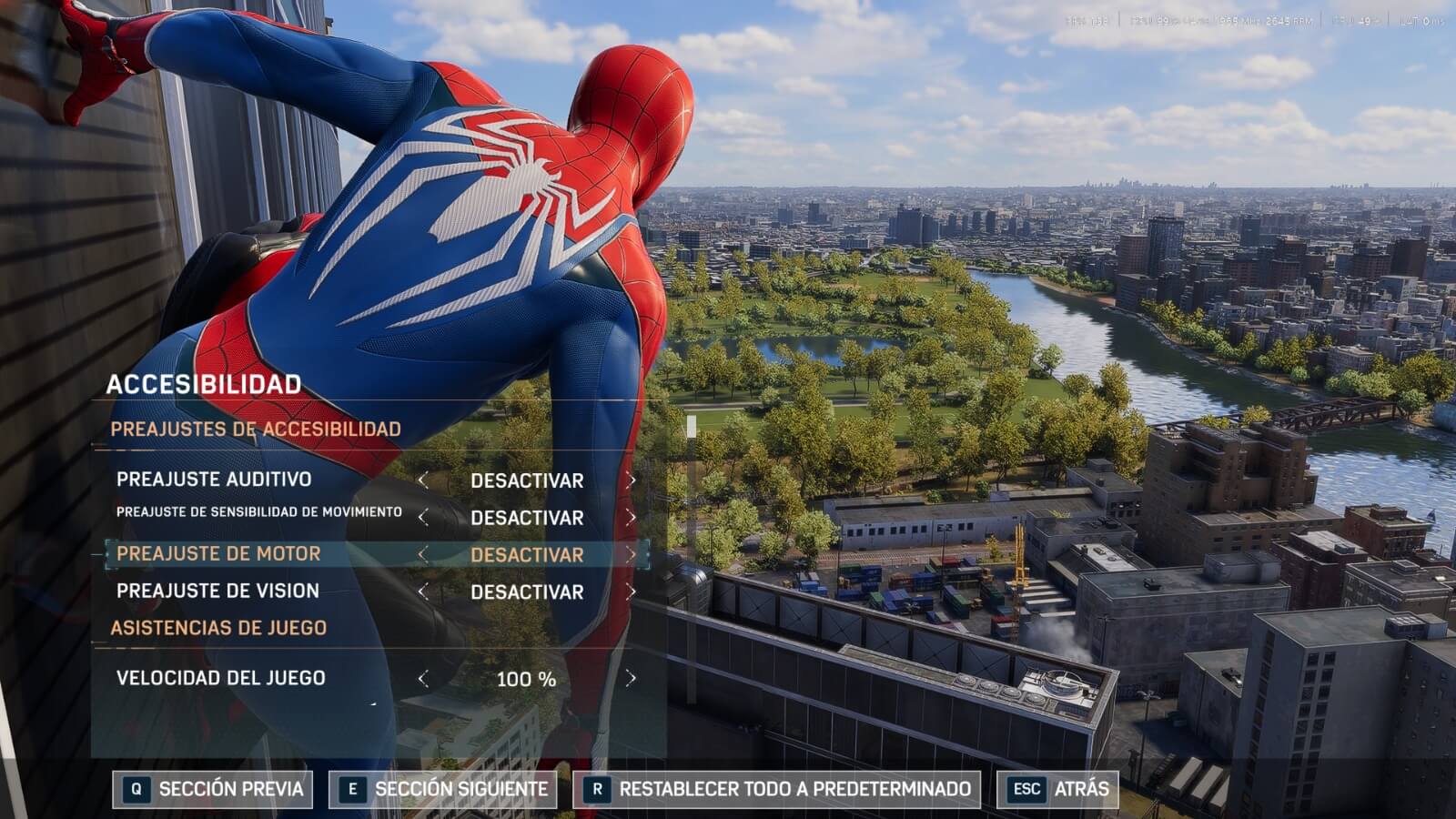Screen dimensions: 1456x819
Task: Increase Velocidad del Juego with right arrow
Action: 631,678
